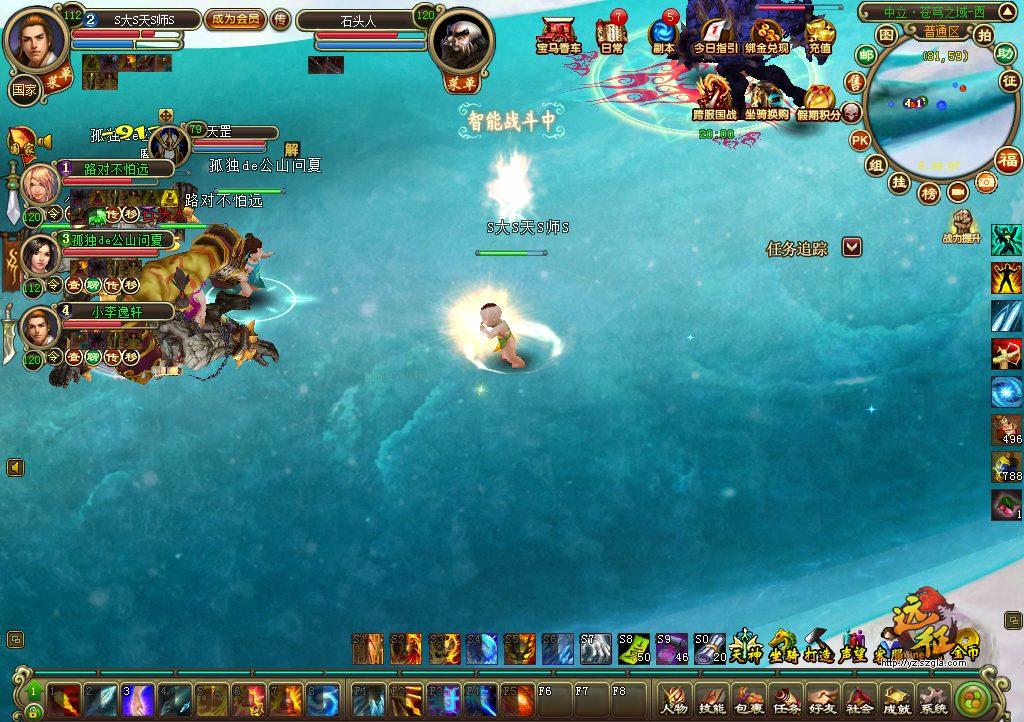Click the 成为会员 become-member button
Viewport: 1024px width, 722px height.
235,19
